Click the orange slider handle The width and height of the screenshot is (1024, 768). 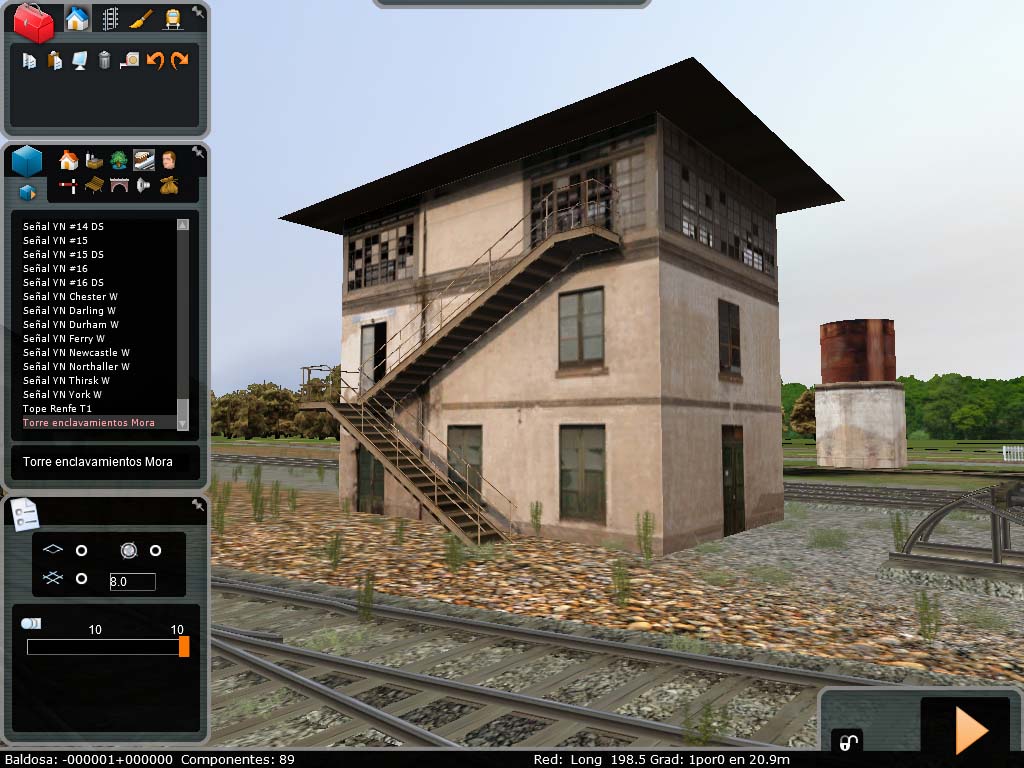(184, 646)
